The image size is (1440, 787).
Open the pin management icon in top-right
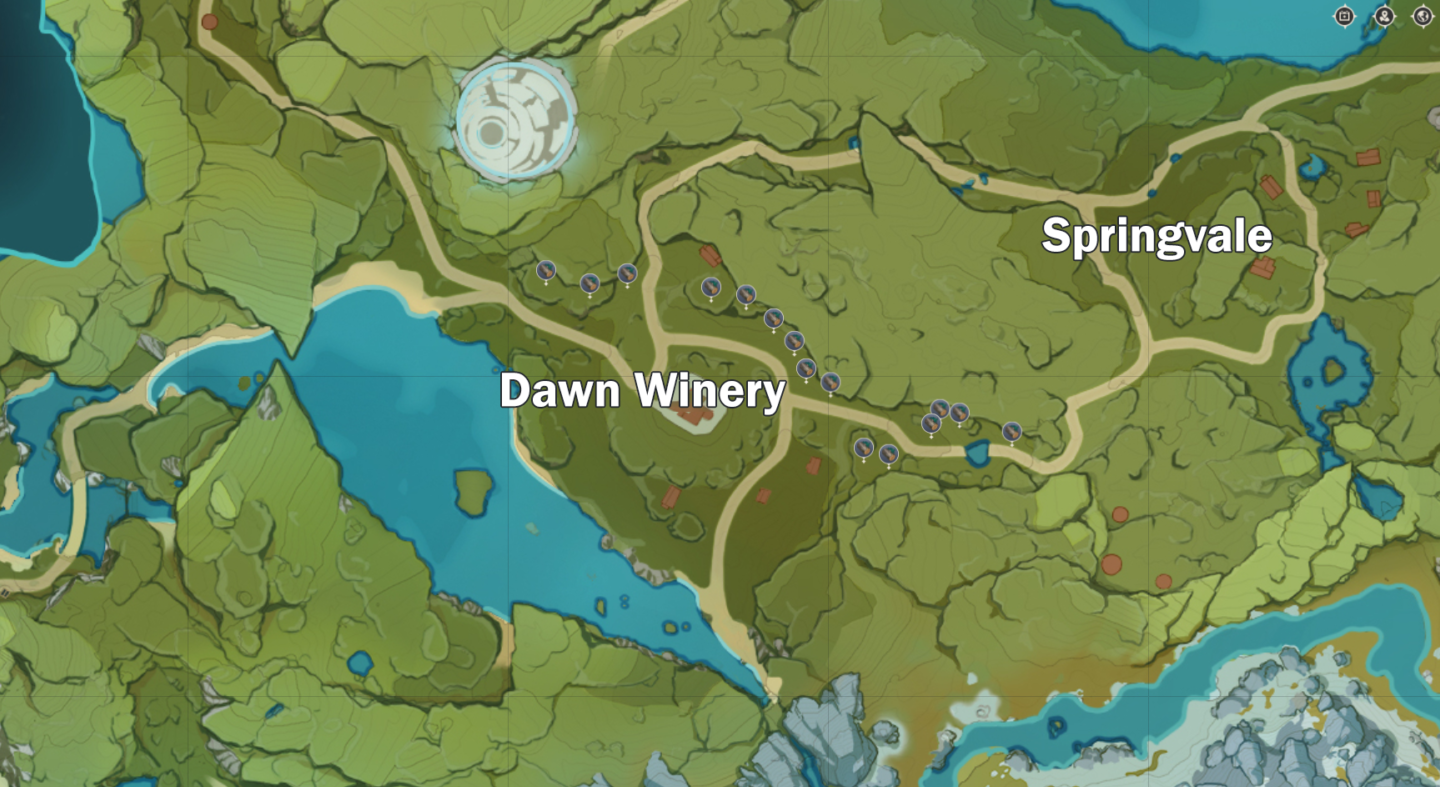click(x=1385, y=16)
